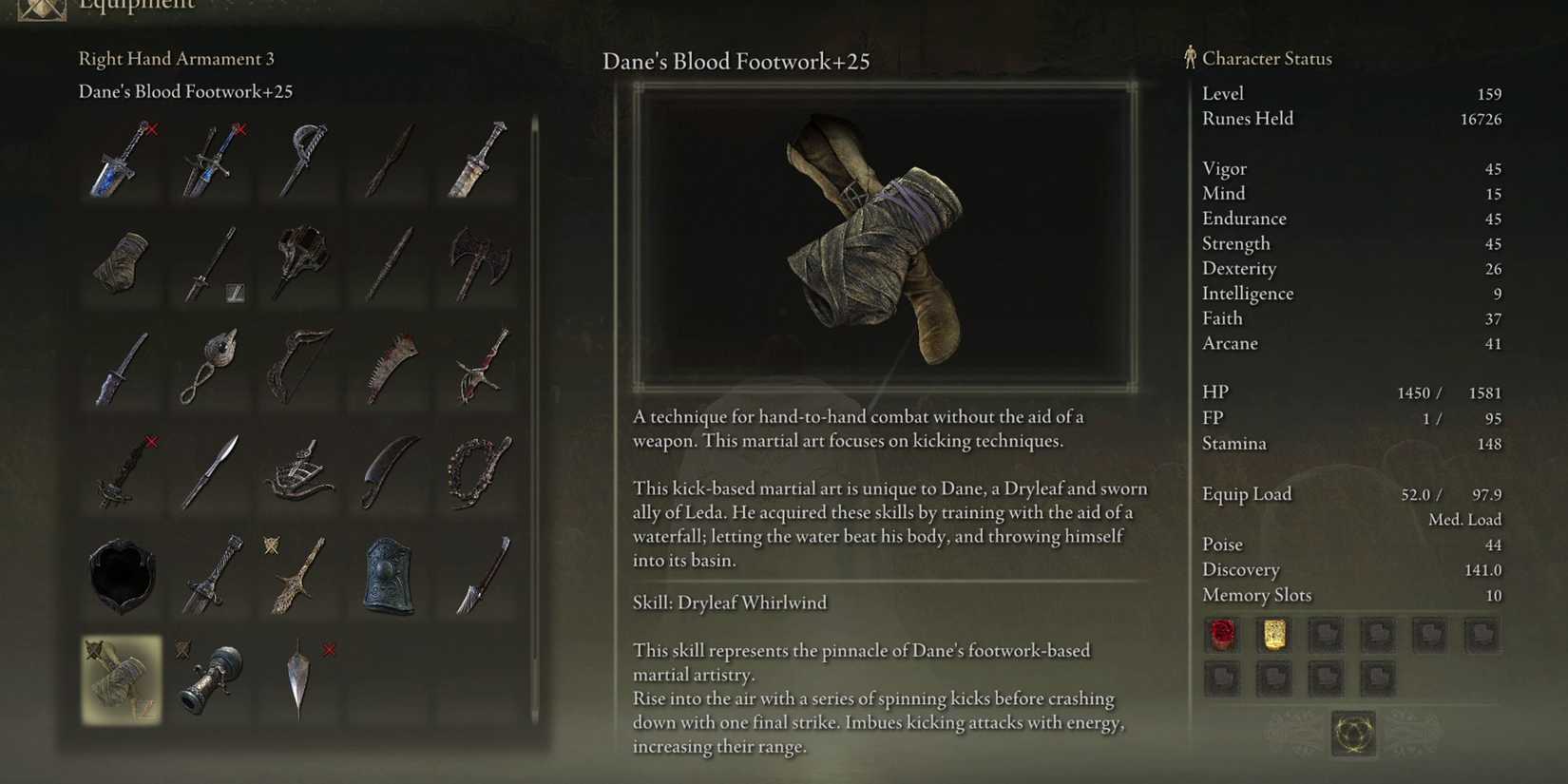Select the double-bladed great axe

tap(476, 264)
